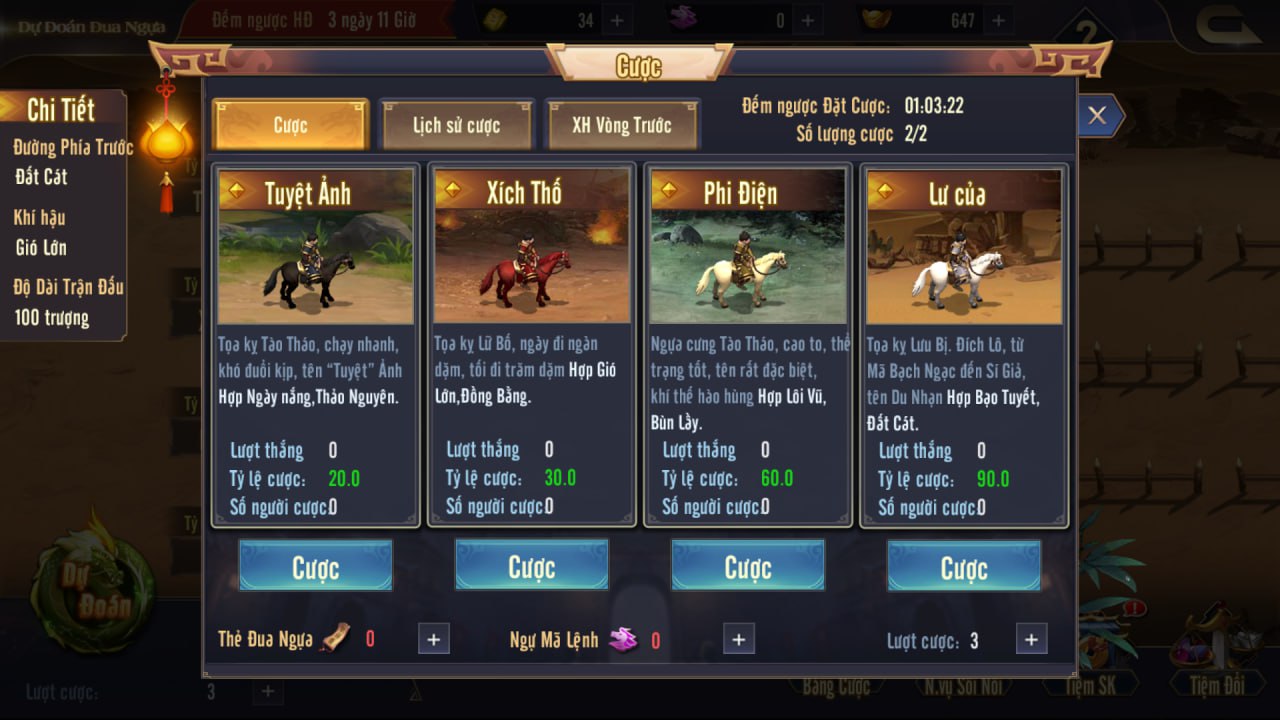The image size is (1280, 720).
Task: Wager on the Lư của horse
Action: tap(963, 567)
